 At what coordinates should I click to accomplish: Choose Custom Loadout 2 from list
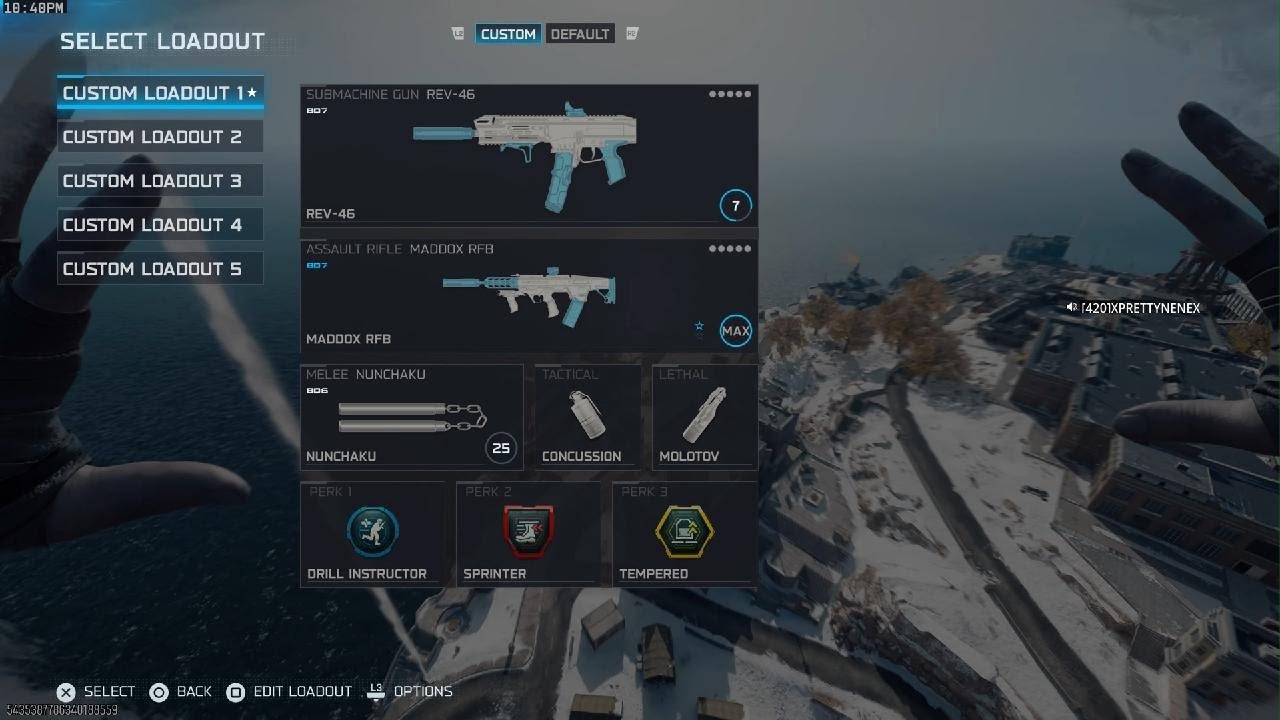click(160, 137)
